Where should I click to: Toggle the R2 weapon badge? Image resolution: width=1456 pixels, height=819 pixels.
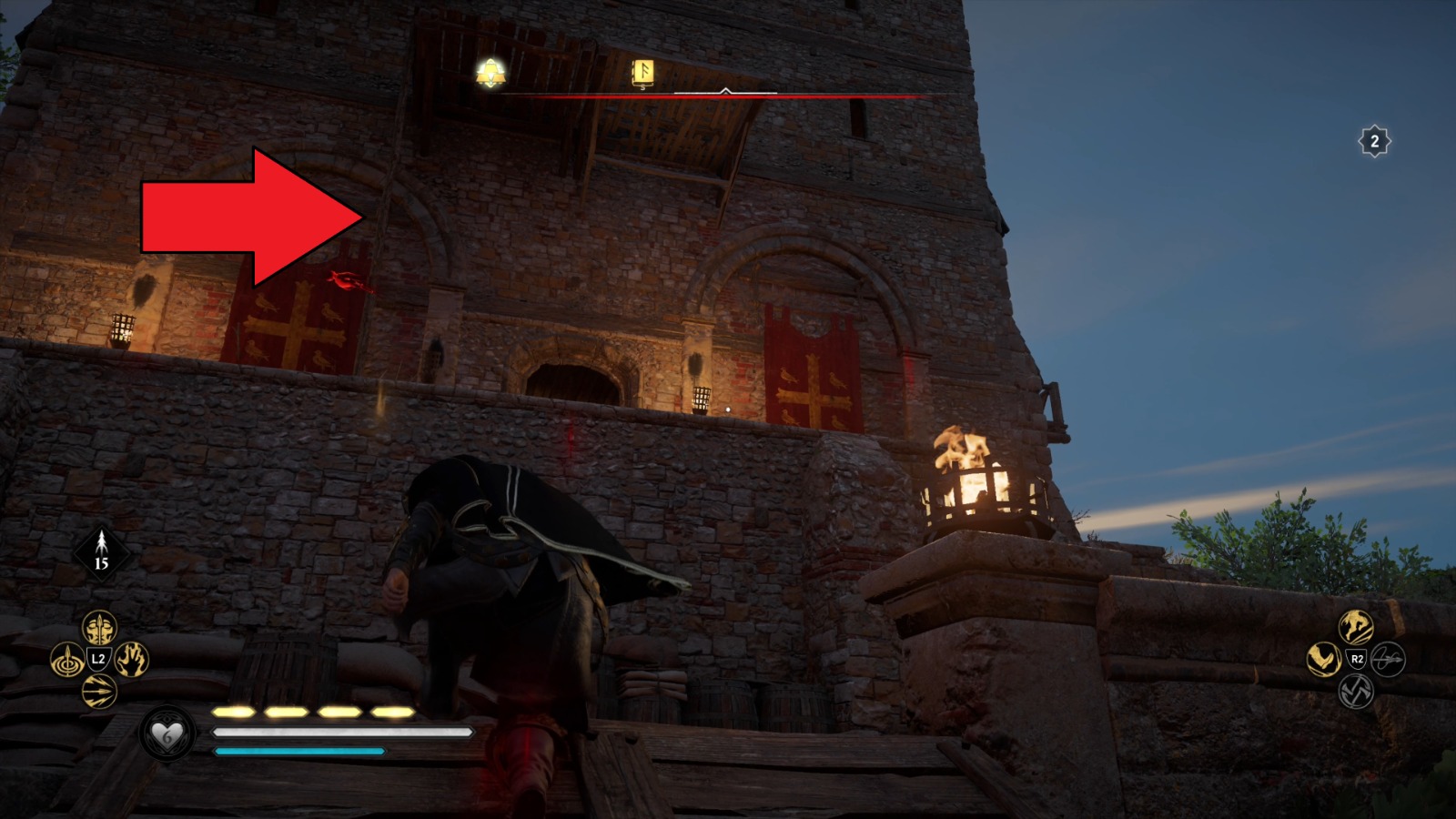point(1355,659)
